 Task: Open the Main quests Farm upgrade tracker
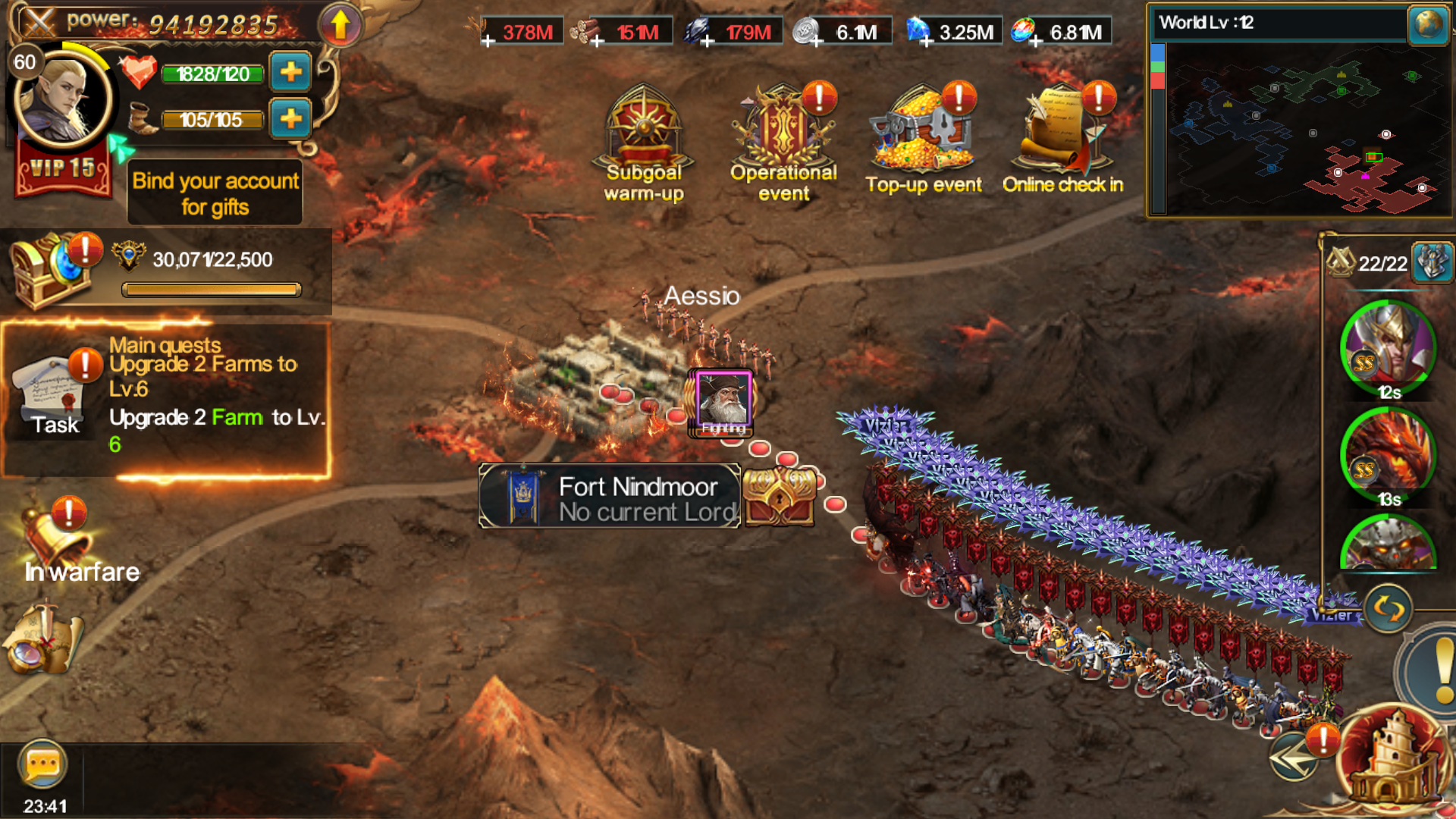click(216, 396)
